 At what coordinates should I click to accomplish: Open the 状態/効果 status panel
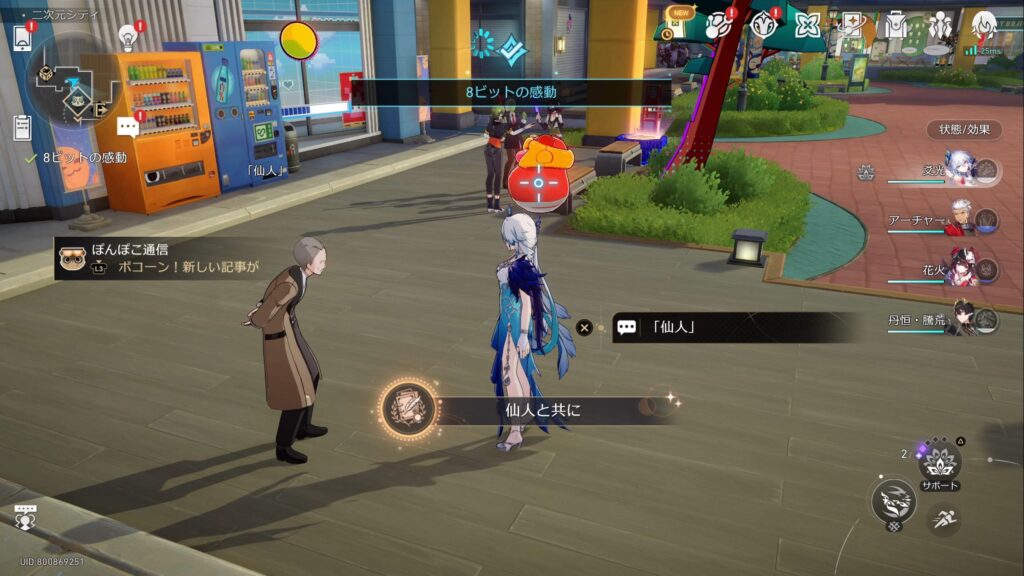tap(964, 129)
